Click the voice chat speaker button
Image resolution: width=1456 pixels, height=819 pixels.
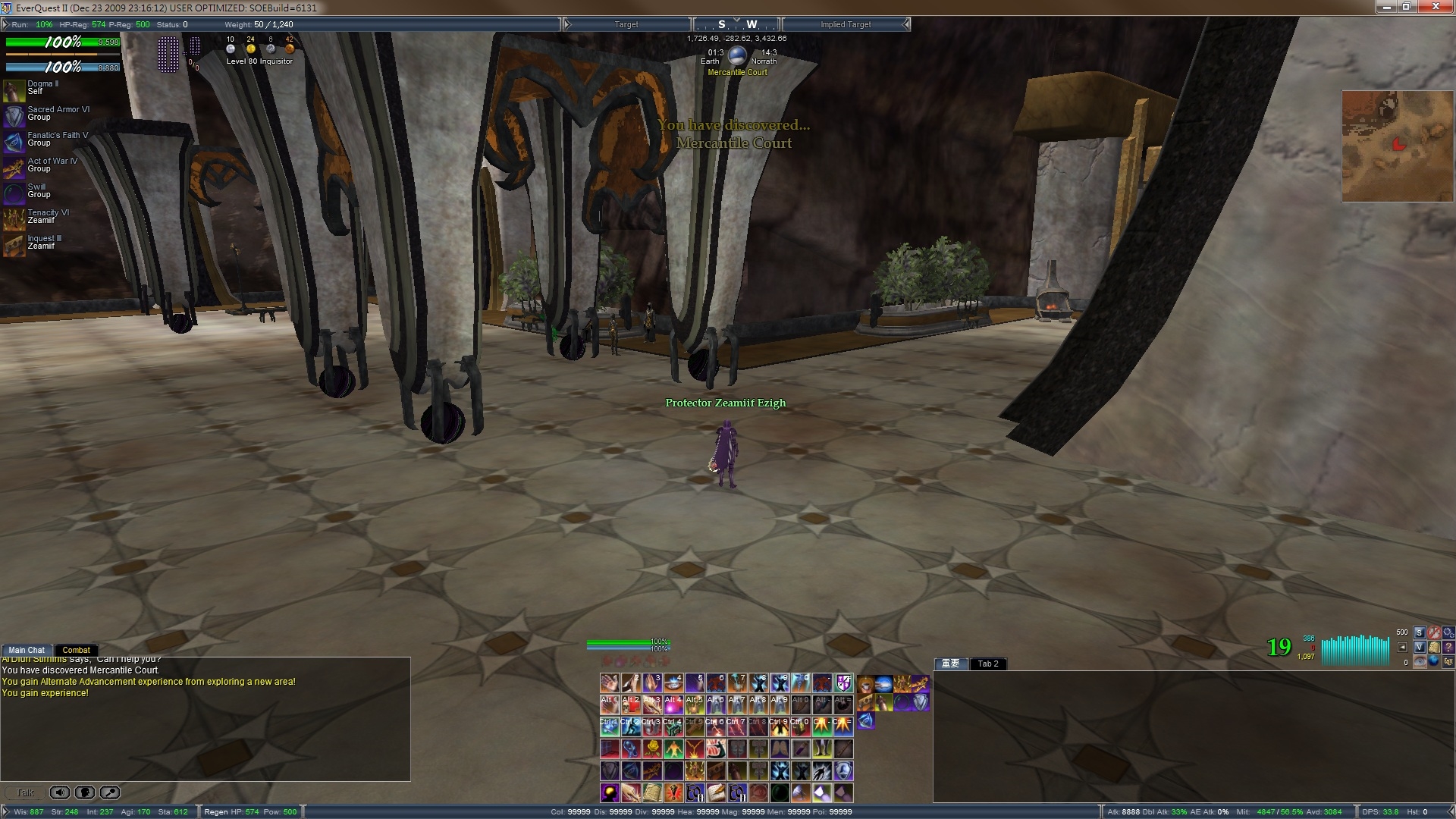tap(60, 792)
